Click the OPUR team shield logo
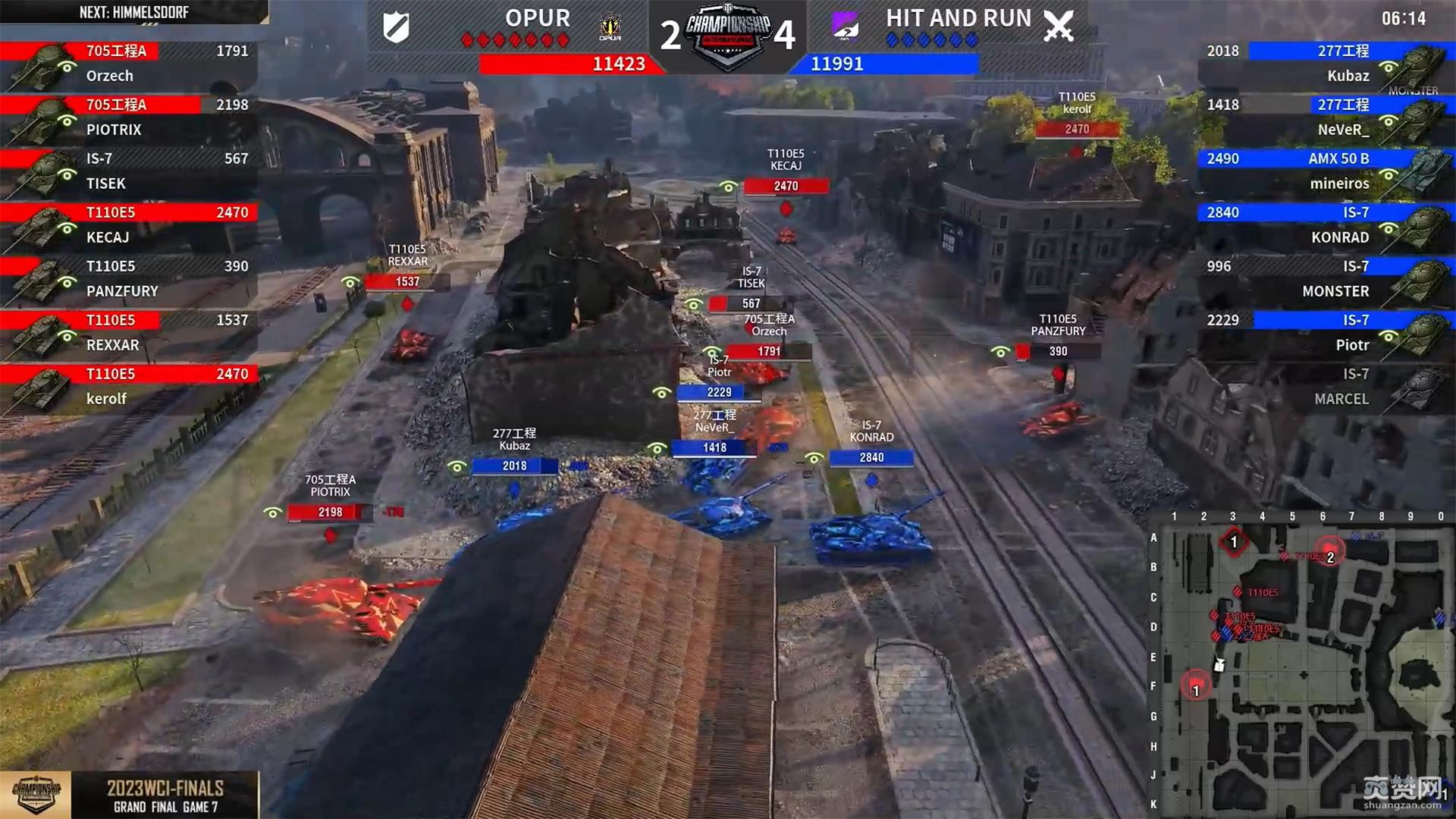 (x=397, y=28)
